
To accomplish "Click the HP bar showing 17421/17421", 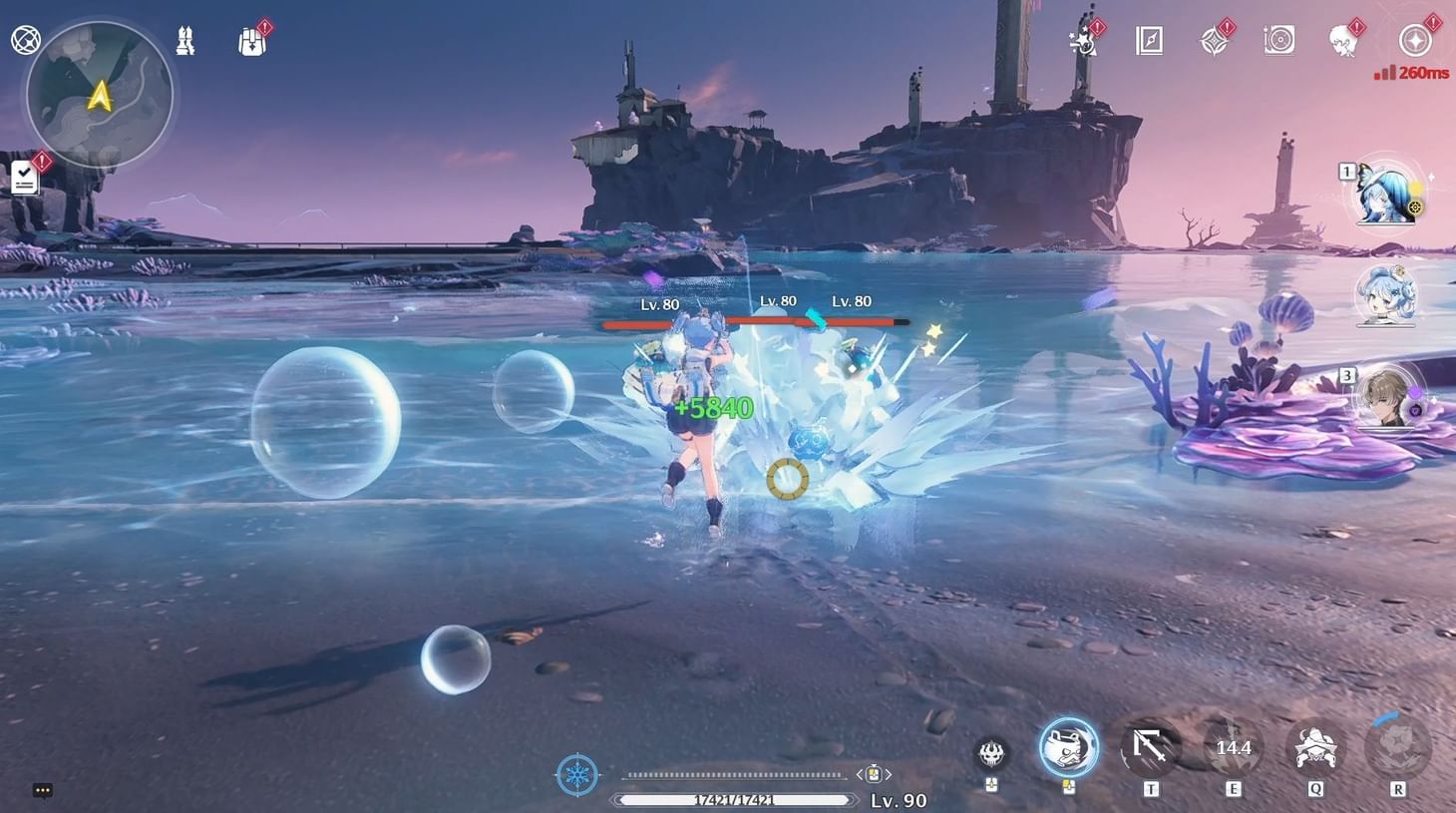I will tap(735, 798).
